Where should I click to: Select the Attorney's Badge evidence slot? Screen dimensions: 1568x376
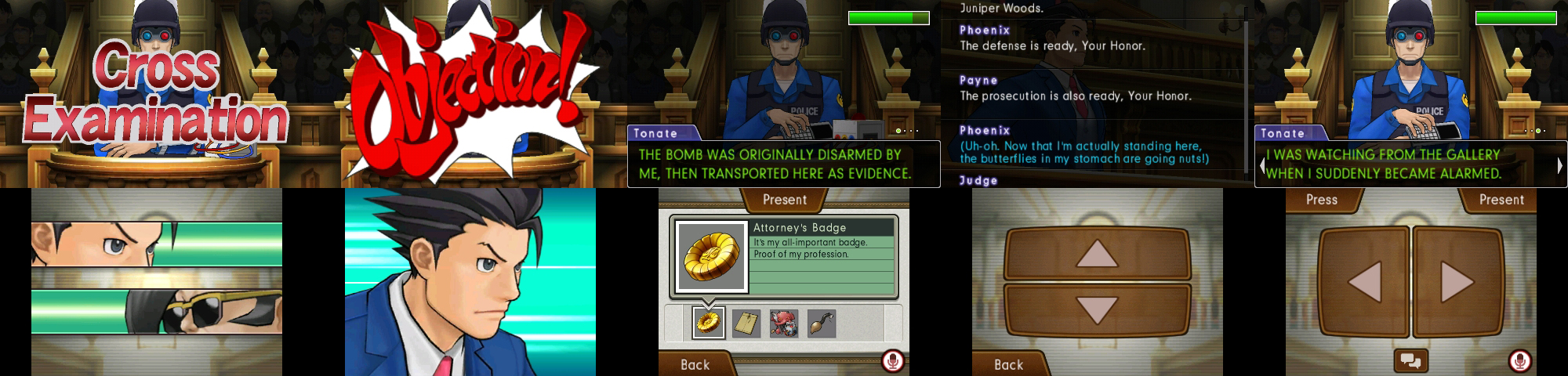pos(709,323)
